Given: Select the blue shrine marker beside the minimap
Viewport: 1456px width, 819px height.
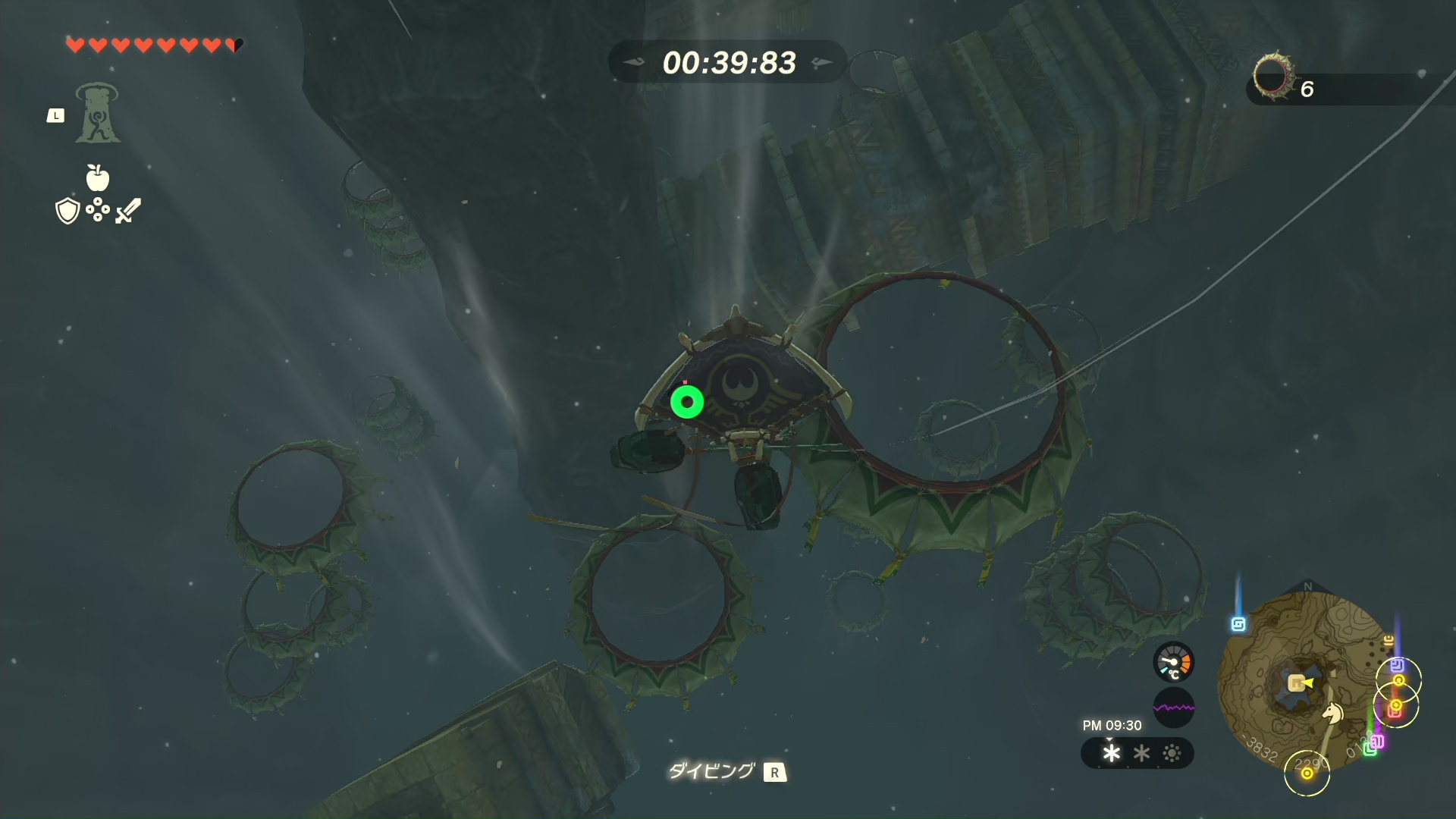Looking at the screenshot, I should click(1238, 624).
